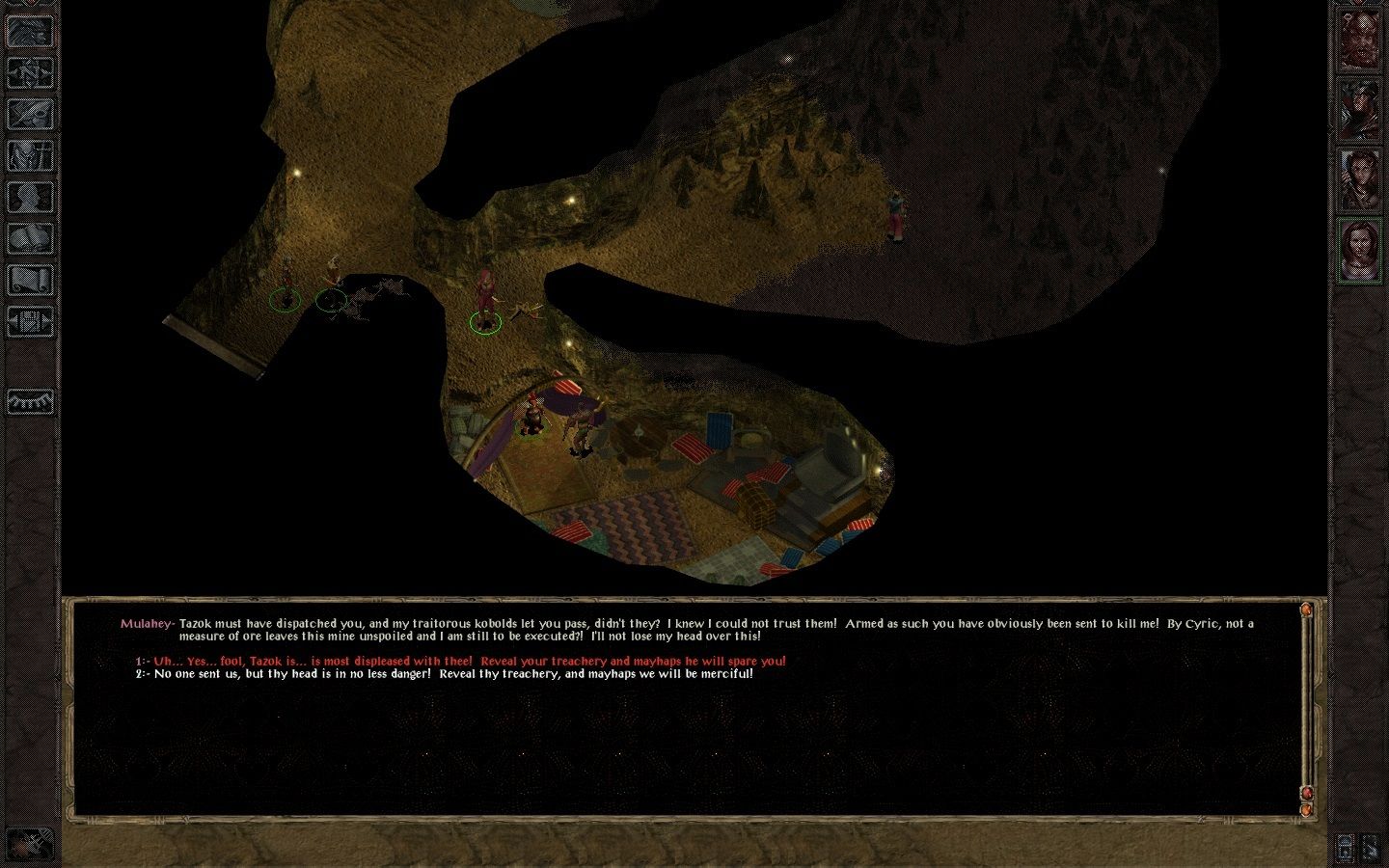Image resolution: width=1389 pixels, height=868 pixels.
Task: Open the area map with the compass icon
Action: tap(31, 73)
